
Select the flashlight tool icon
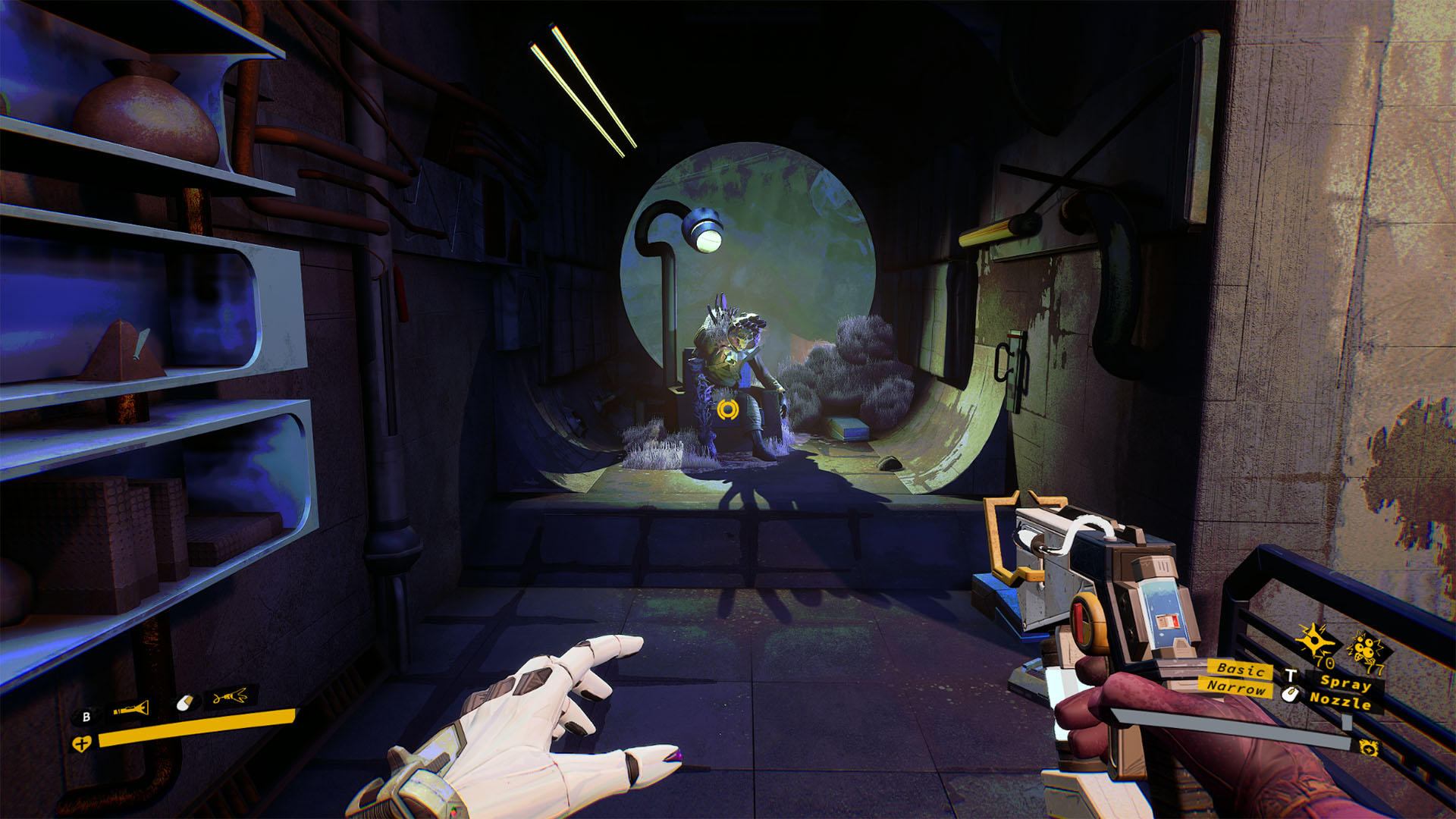131,710
